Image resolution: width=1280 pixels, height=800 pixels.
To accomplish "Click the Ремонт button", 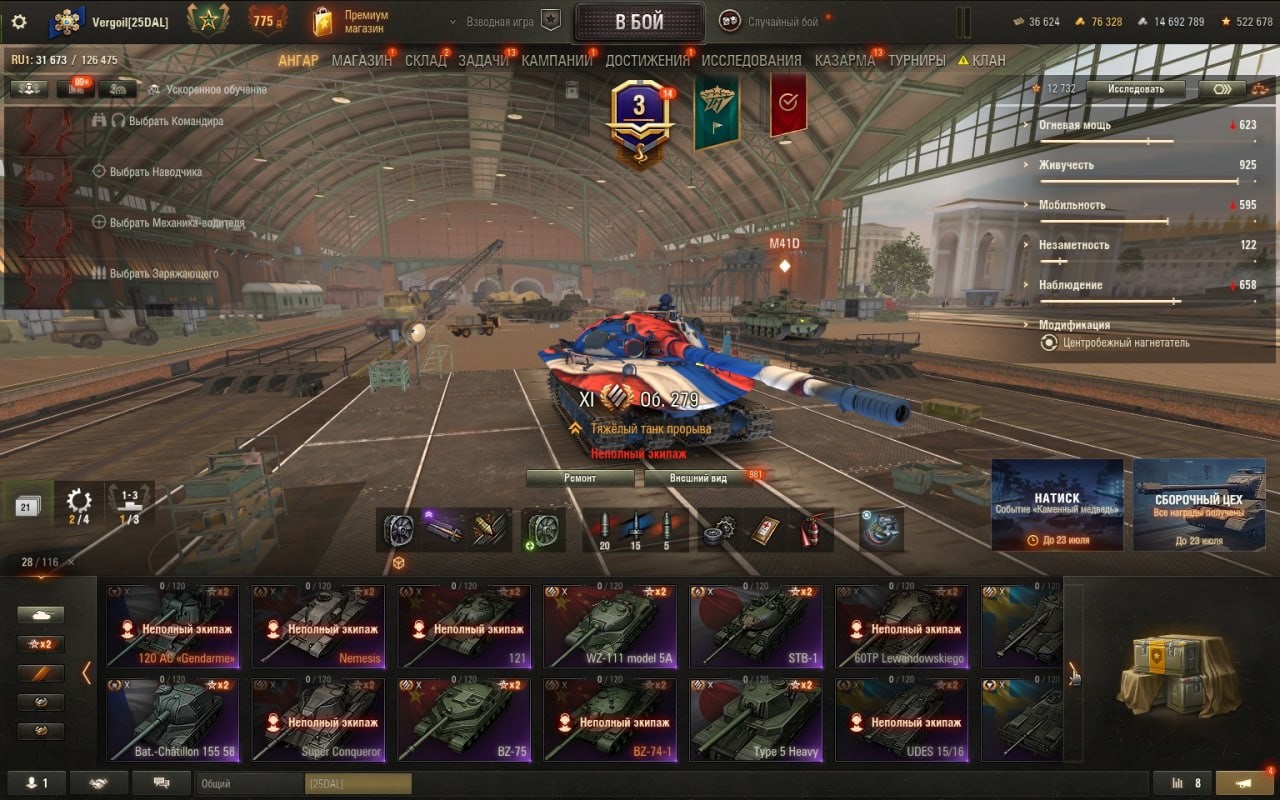I will 580,478.
